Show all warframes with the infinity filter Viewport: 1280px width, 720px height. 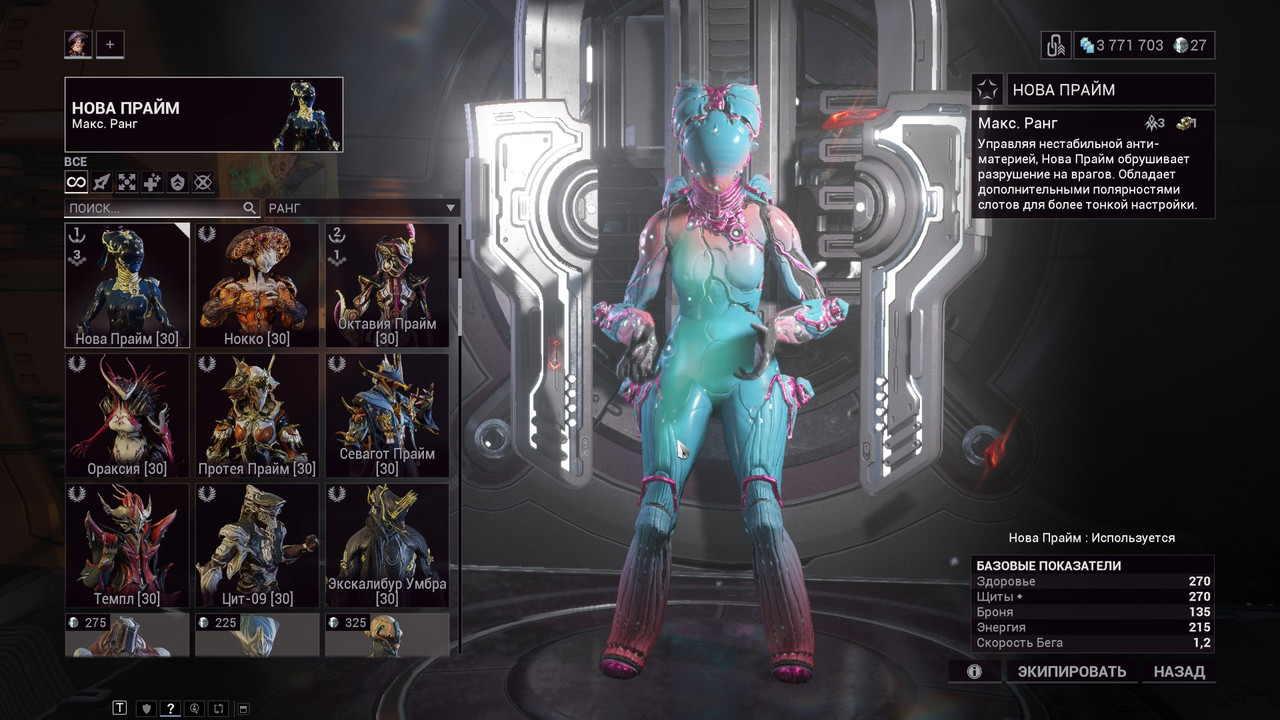[76, 182]
